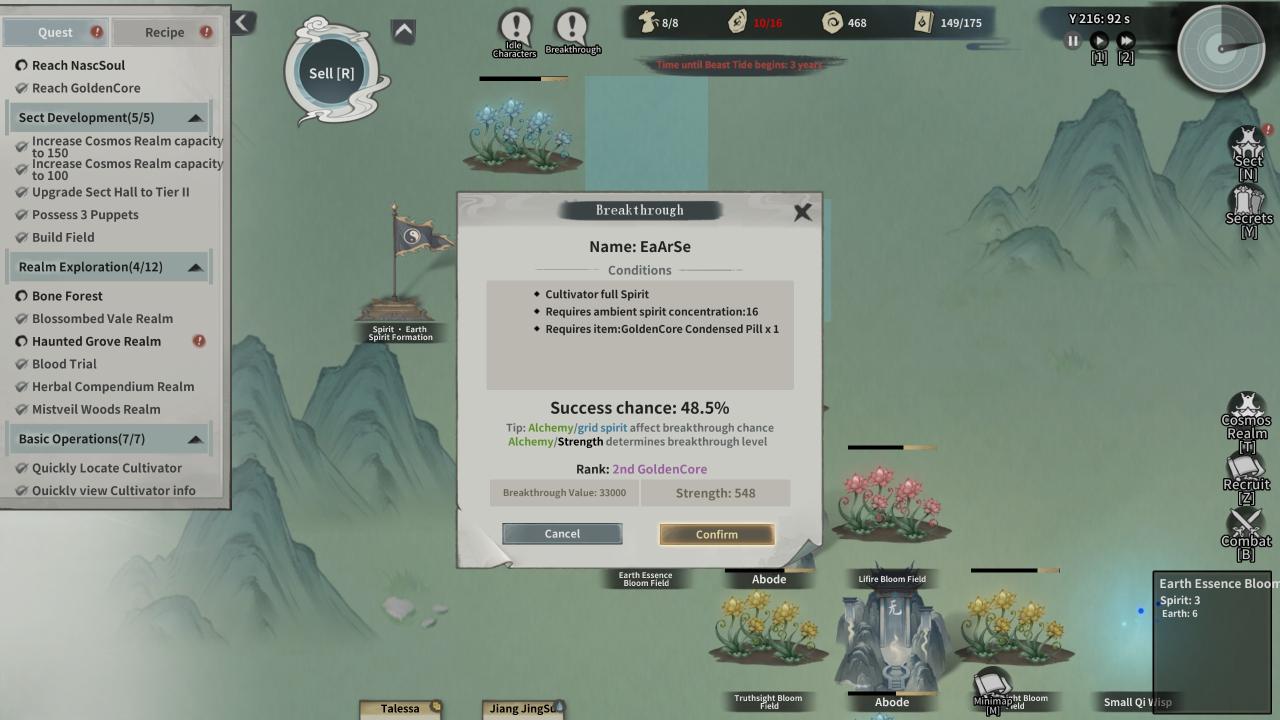Enter the Cosmos Realm screen
This screenshot has height=720, width=1280.
click(1246, 418)
